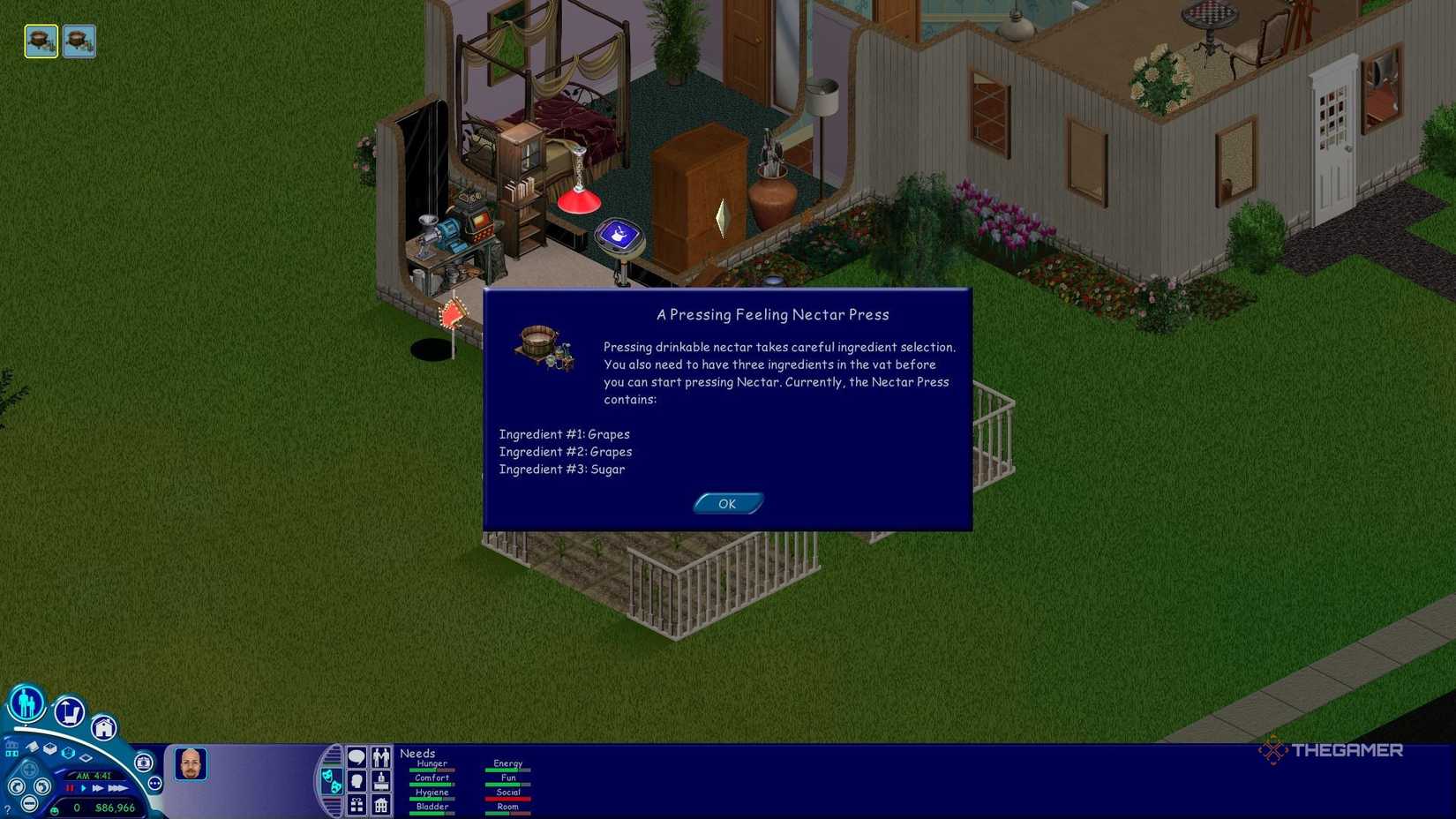Open Build Mode with the house icon

[105, 727]
